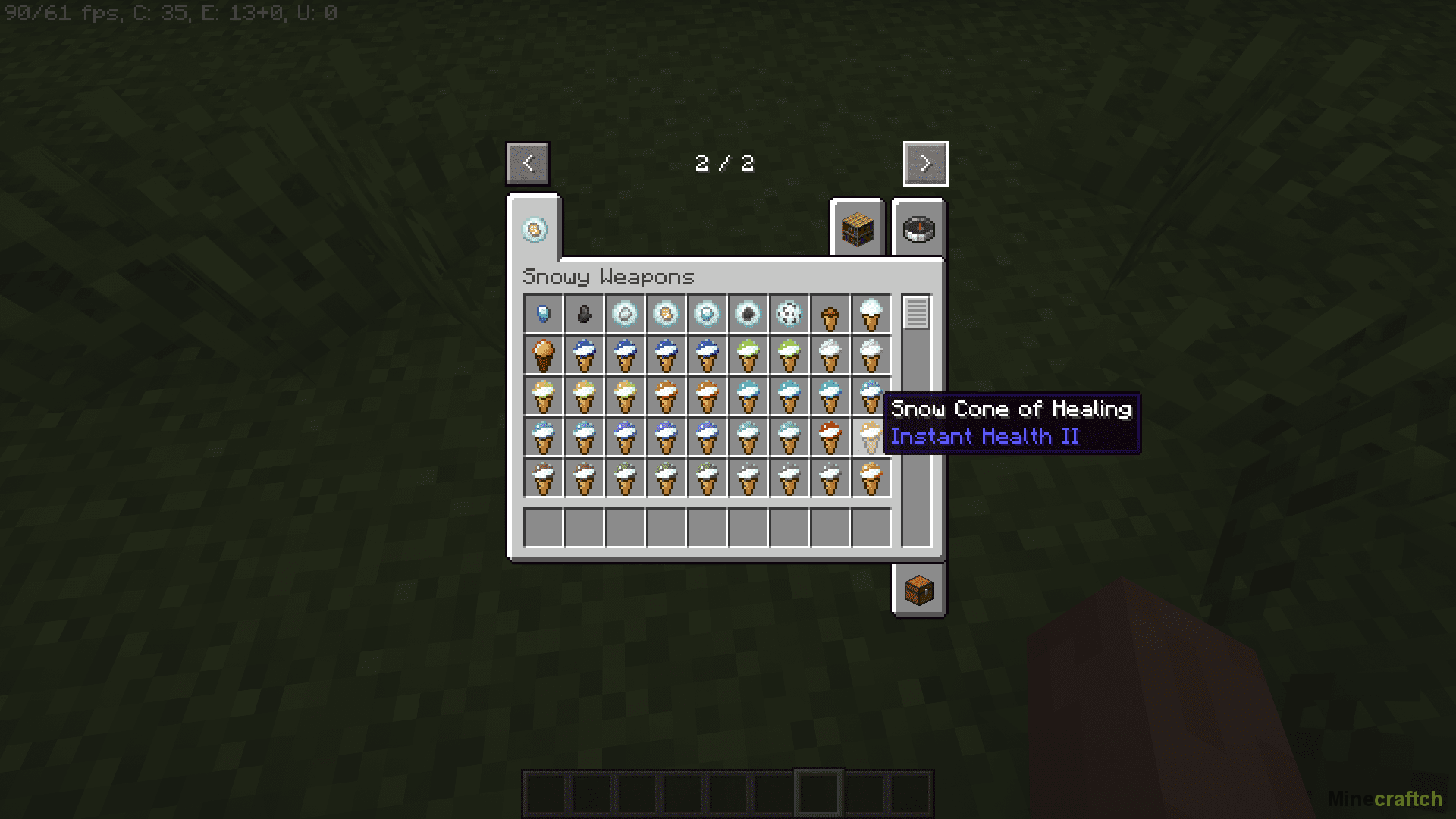Advance to the next creative tab page
The height and width of the screenshot is (819, 1456).
925,163
